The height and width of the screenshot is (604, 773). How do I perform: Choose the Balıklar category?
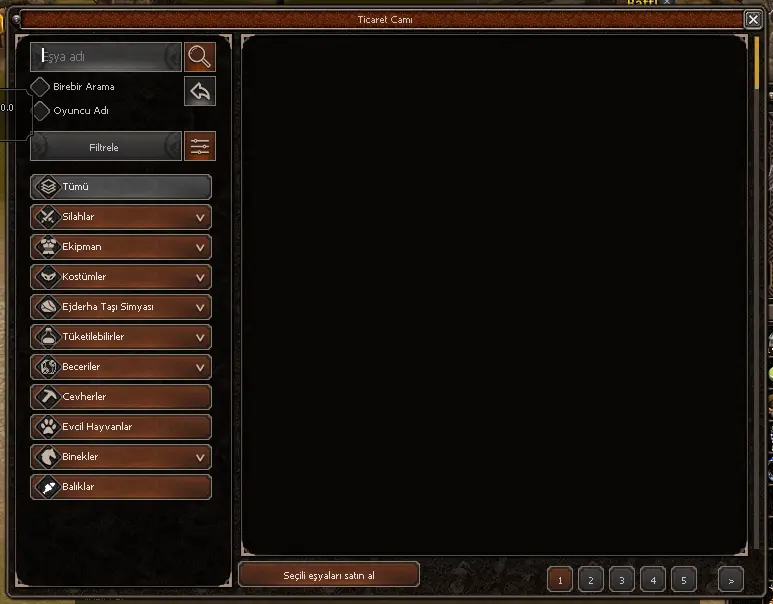(x=121, y=487)
